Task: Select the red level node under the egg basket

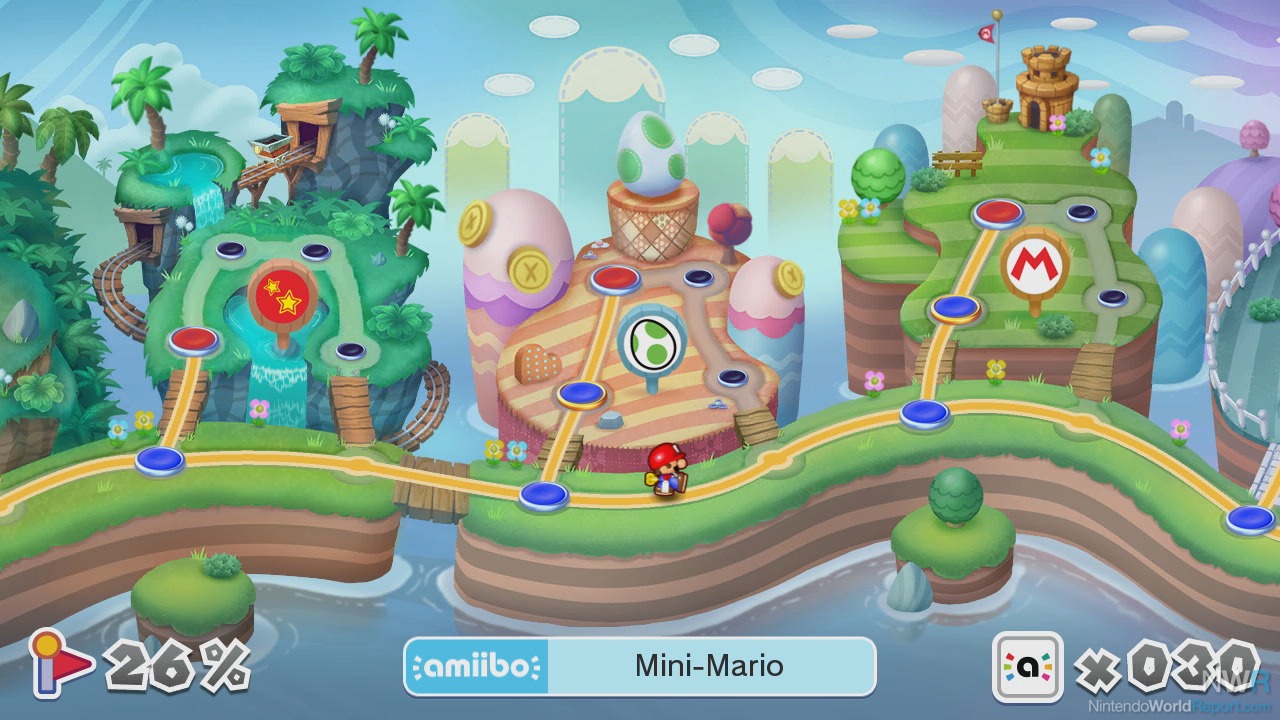Action: click(615, 277)
